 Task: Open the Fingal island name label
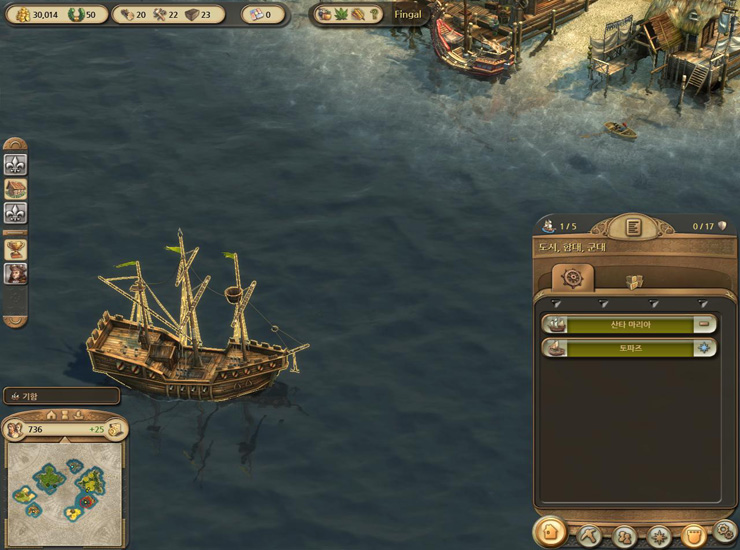coord(410,15)
